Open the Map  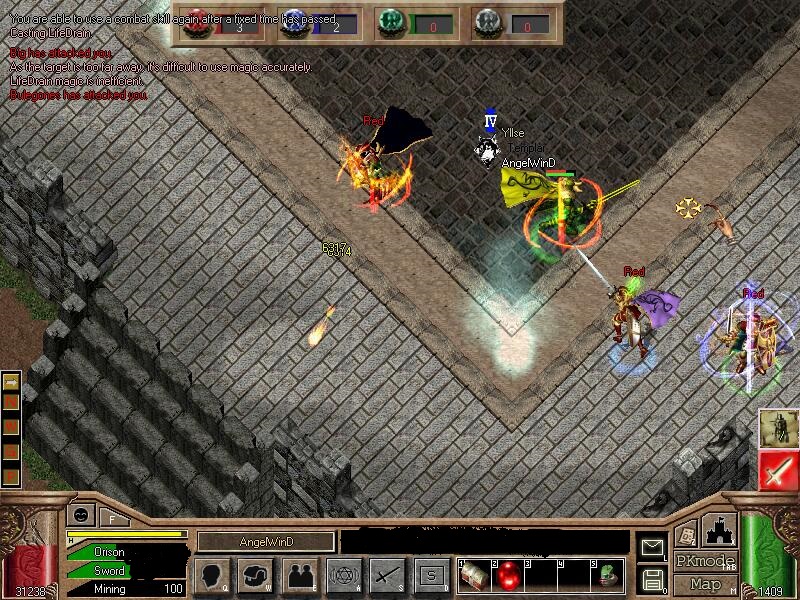[x=705, y=584]
